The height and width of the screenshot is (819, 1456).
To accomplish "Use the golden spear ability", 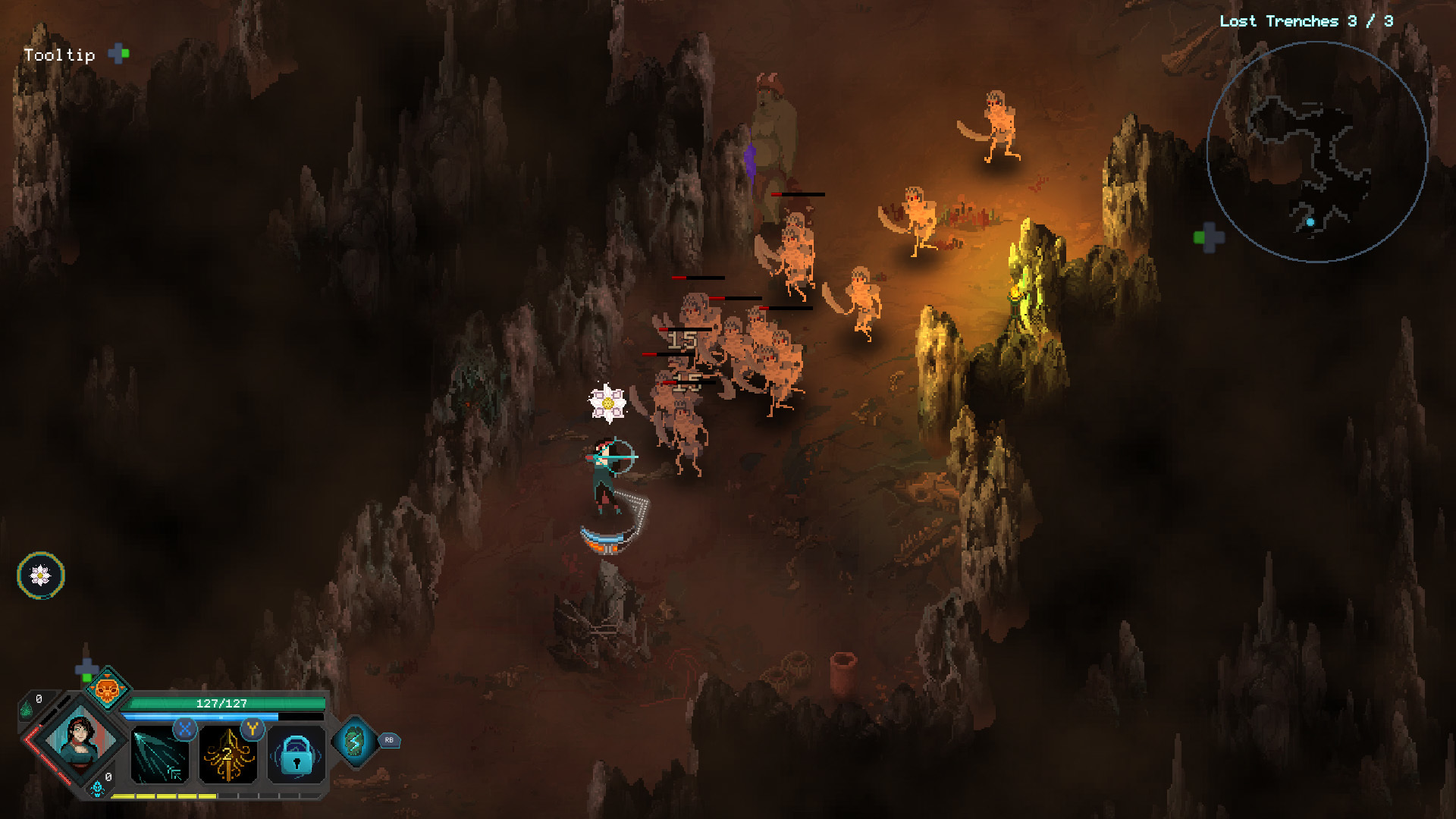I will [227, 755].
